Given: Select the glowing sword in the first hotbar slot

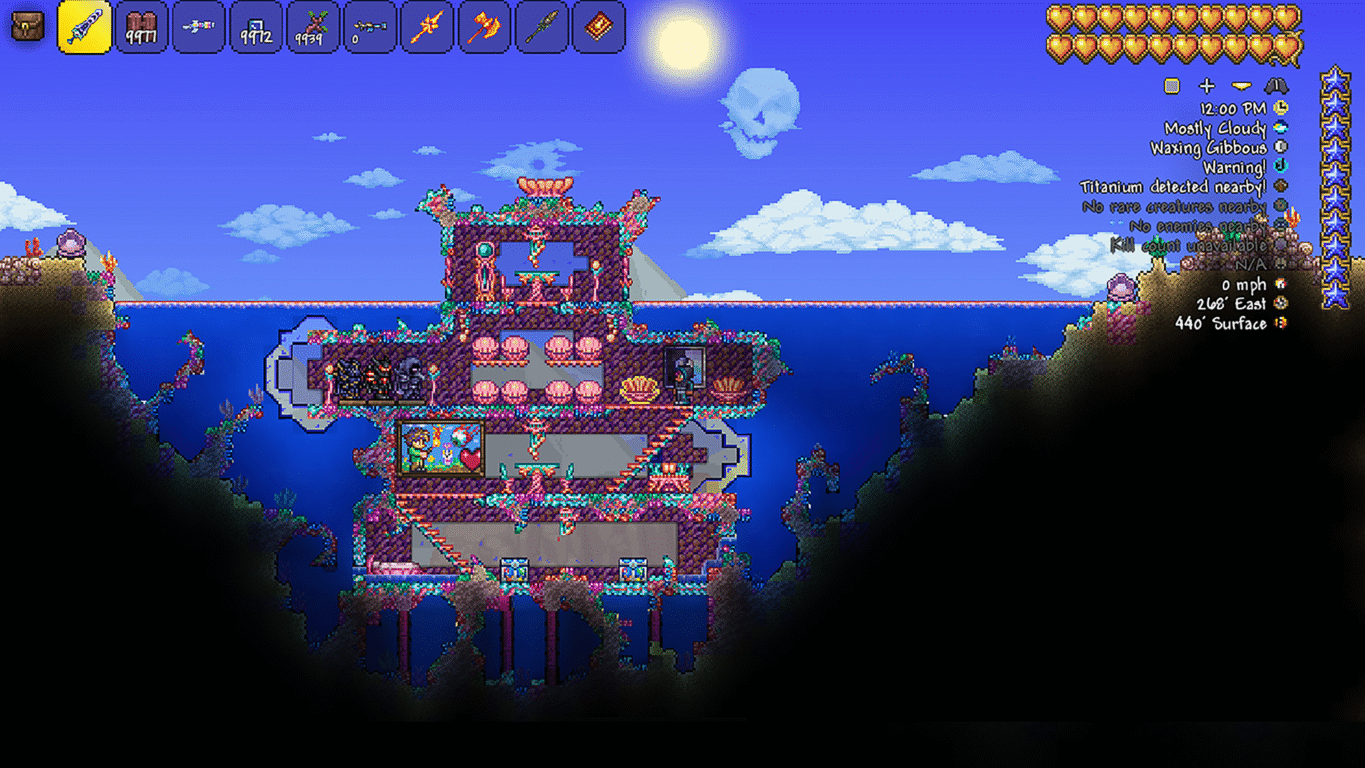Looking at the screenshot, I should pos(85,28).
